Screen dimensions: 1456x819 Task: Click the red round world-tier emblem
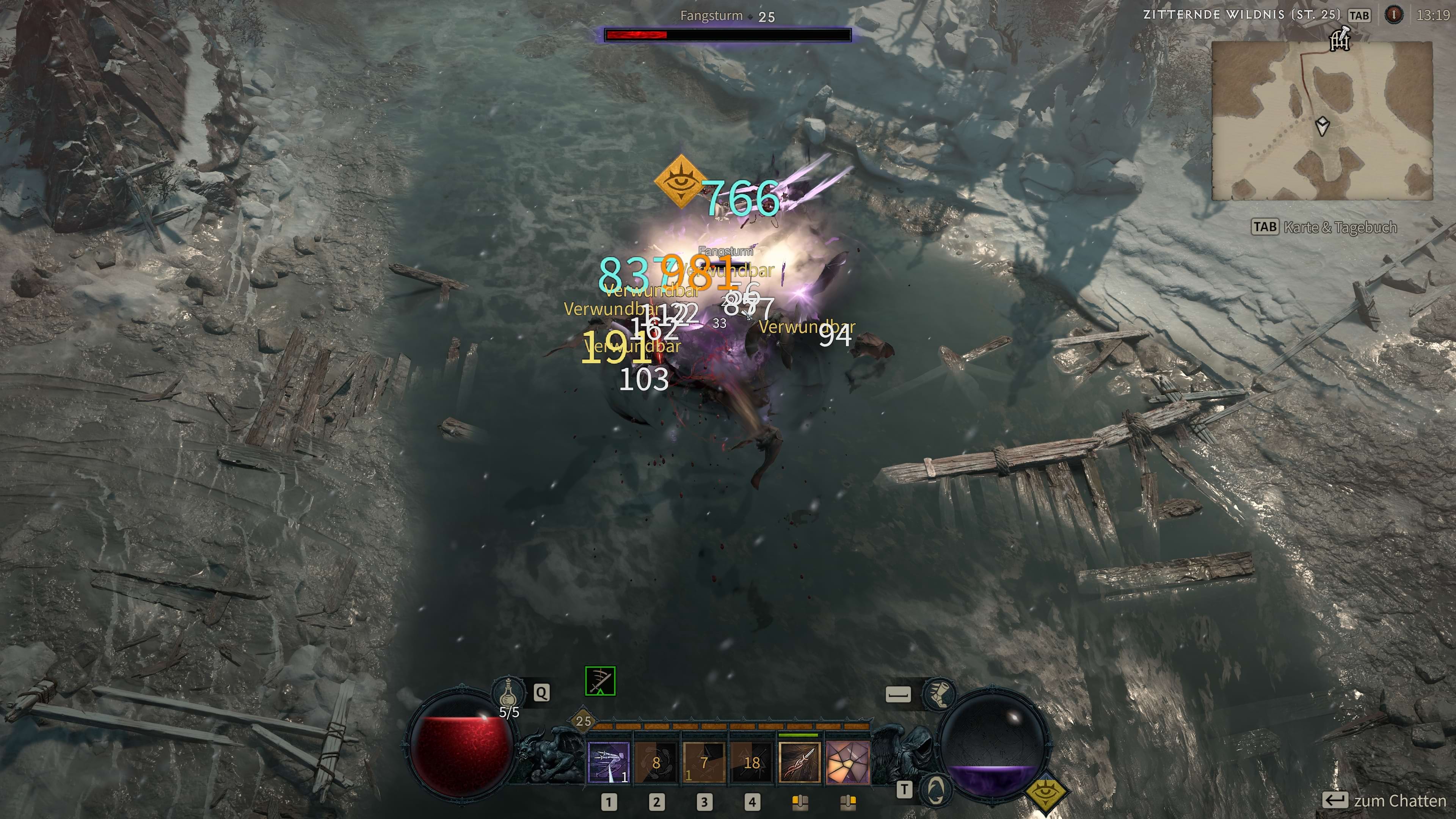[x=1394, y=15]
